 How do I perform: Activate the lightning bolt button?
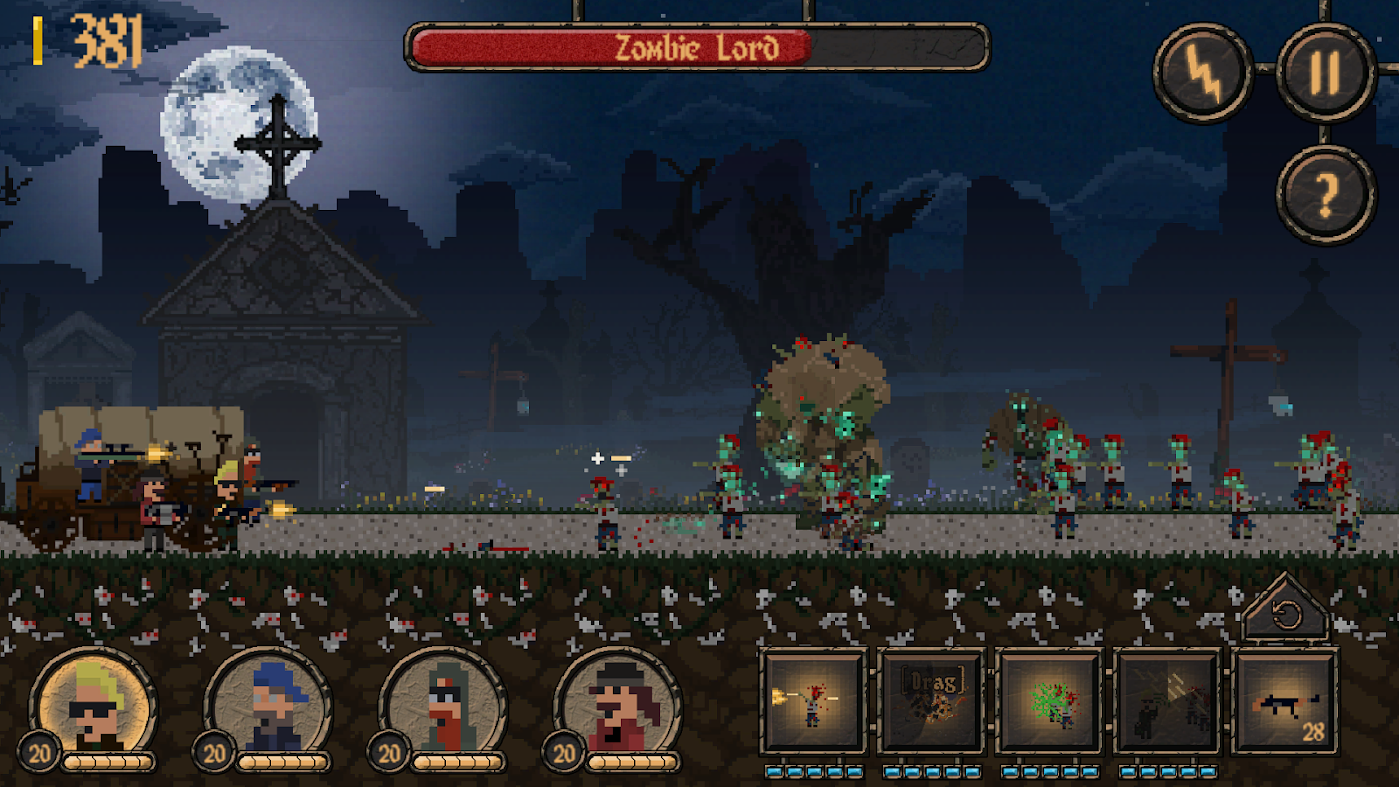[x=1203, y=73]
